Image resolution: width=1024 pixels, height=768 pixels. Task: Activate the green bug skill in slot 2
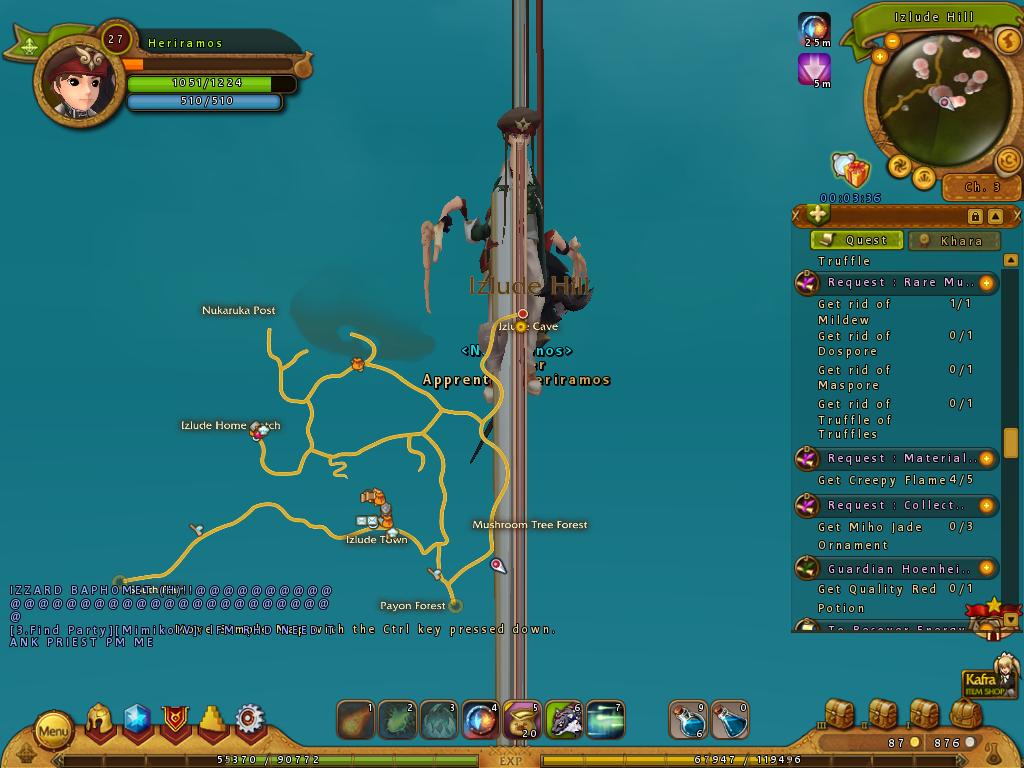[x=397, y=720]
